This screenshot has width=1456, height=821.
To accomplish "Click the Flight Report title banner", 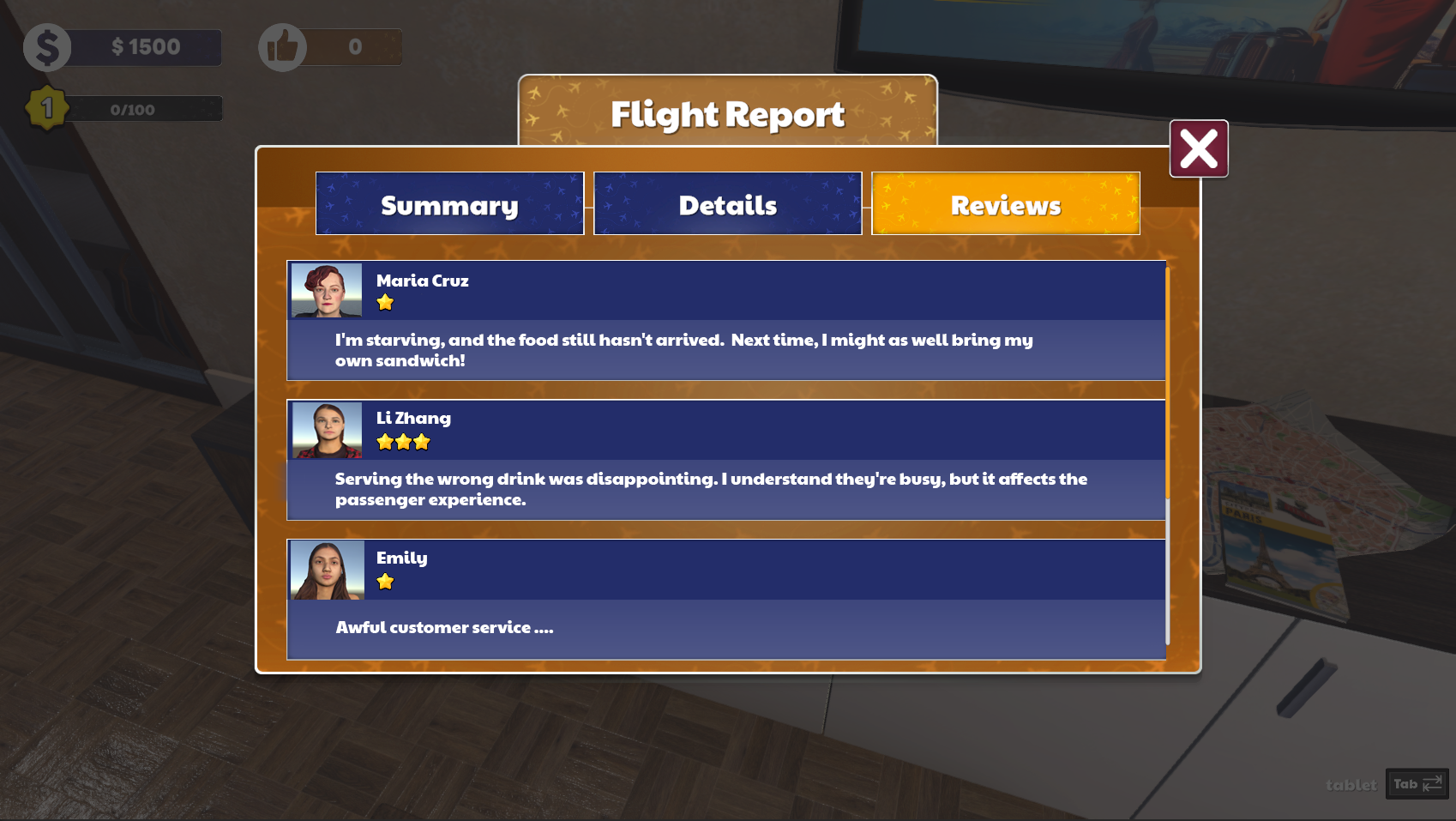I will point(727,113).
